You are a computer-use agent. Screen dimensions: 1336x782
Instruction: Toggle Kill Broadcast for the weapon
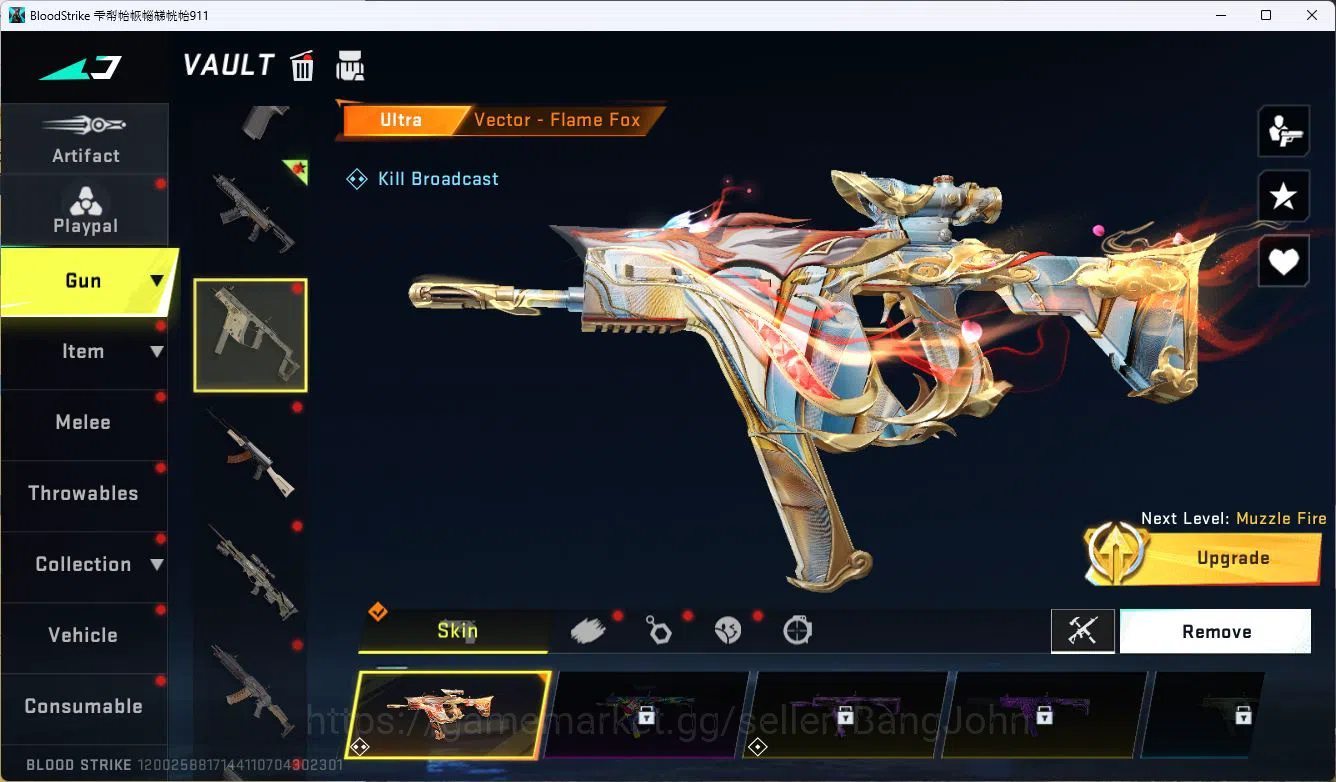(x=421, y=178)
